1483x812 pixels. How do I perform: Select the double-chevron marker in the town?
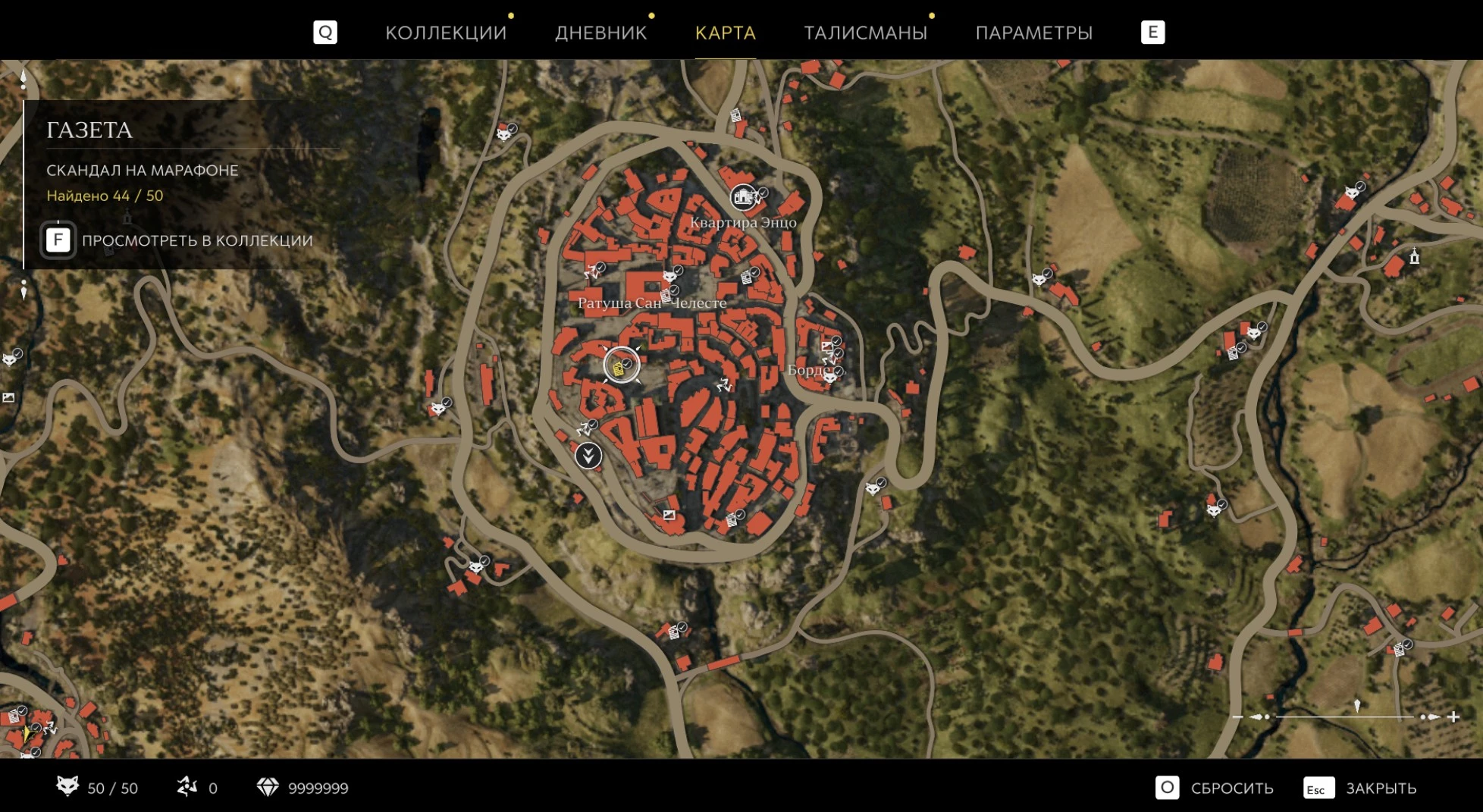click(x=588, y=456)
